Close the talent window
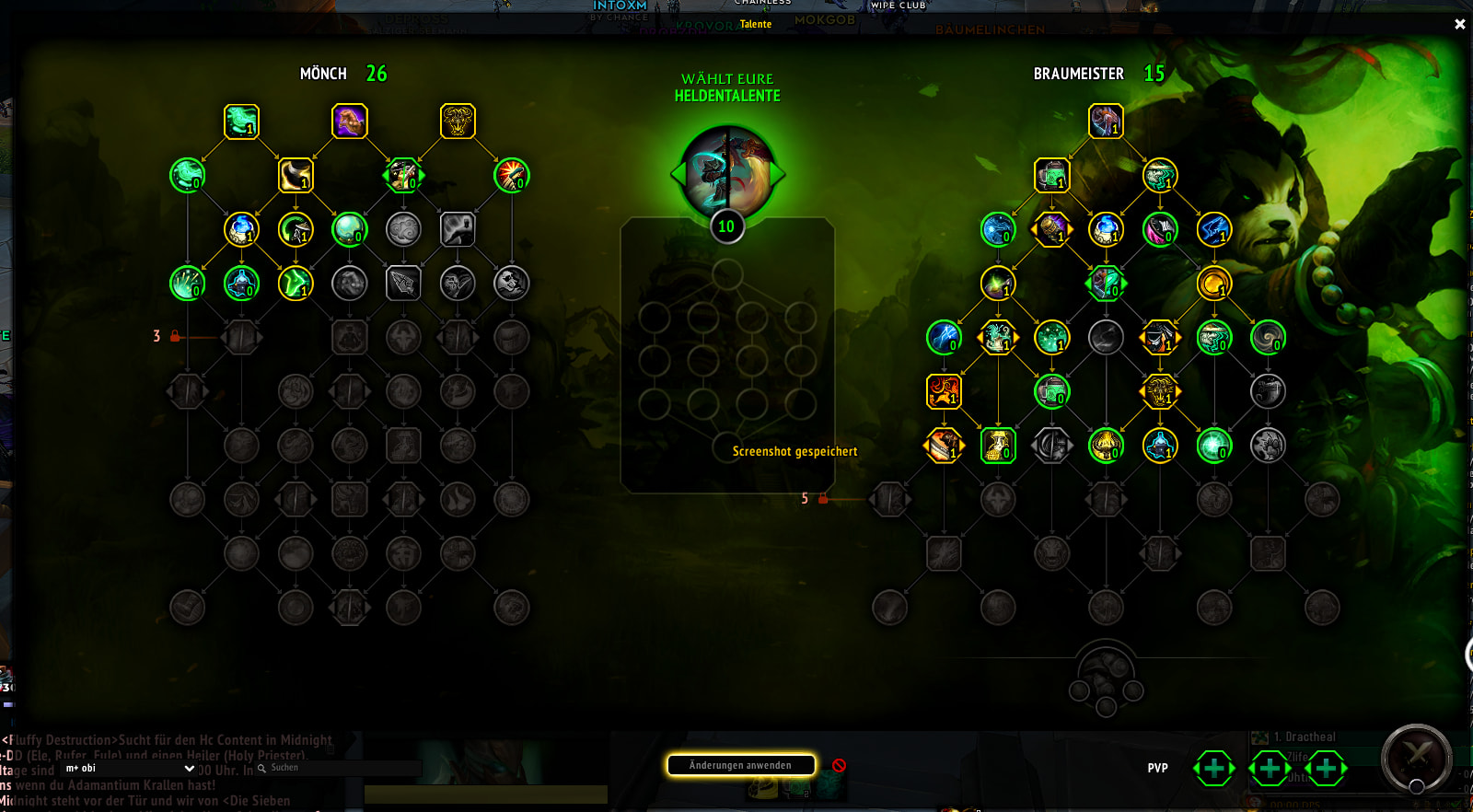The height and width of the screenshot is (812, 1473). tap(1459, 25)
